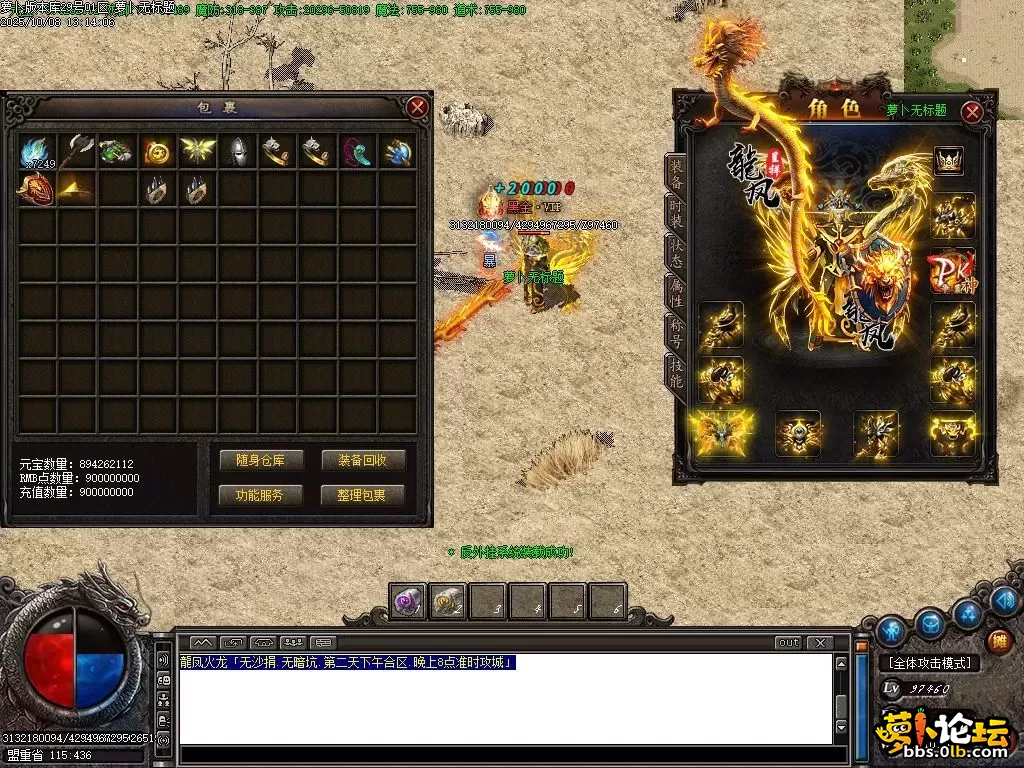Screen dimensions: 1024x768
Task: Toggle the 全体攻击模式 attack mode label
Action: click(930, 663)
